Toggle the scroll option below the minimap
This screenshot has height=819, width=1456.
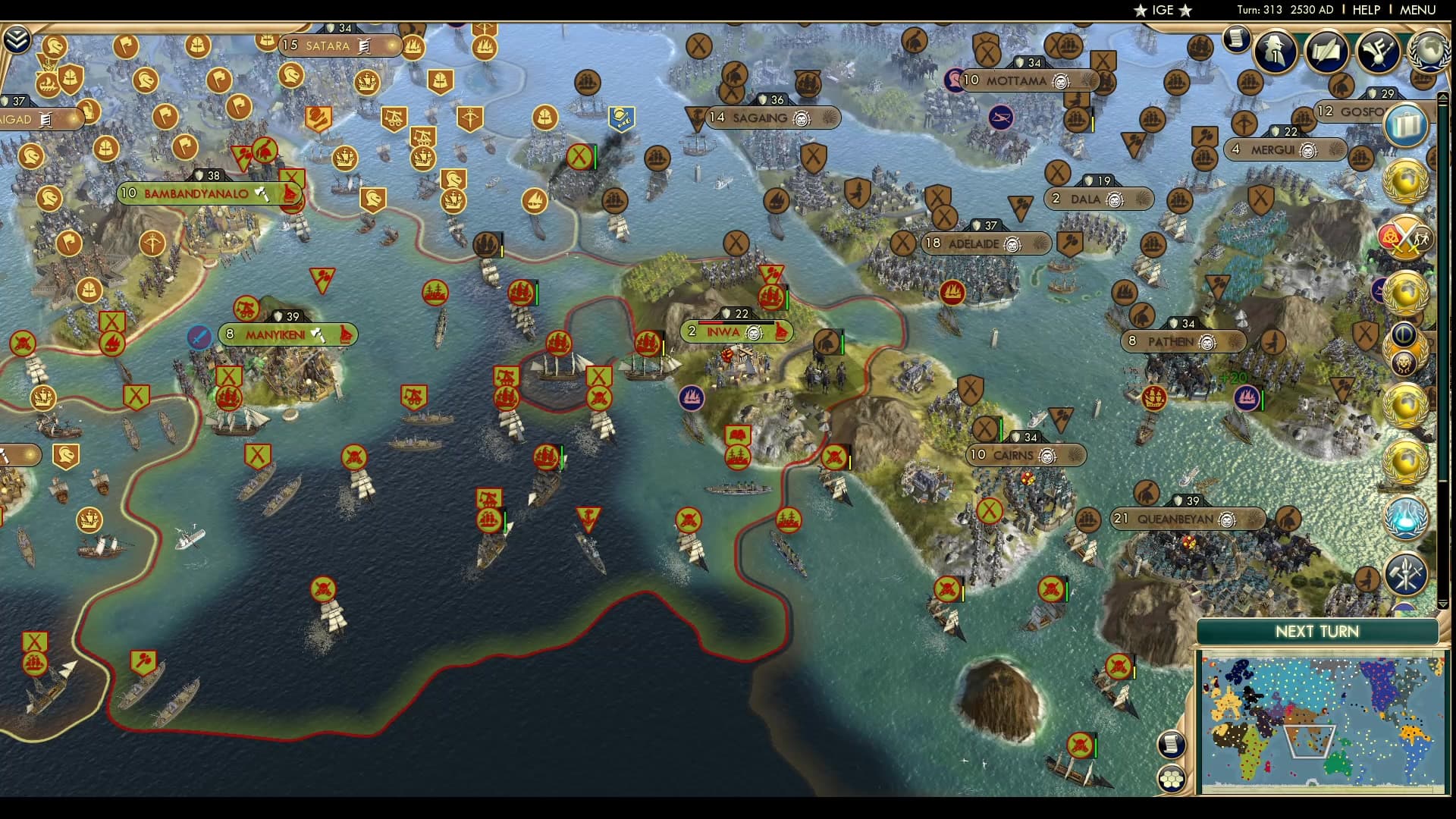pyautogui.click(x=1171, y=745)
